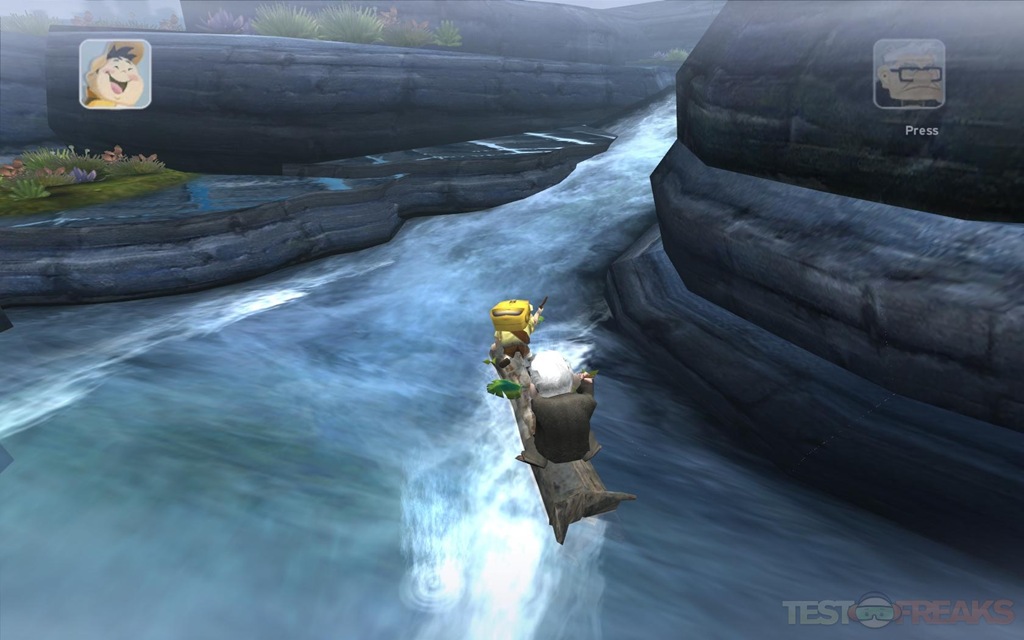Select the laughing boy scout portrait
This screenshot has height=640, width=1024.
[x=115, y=74]
